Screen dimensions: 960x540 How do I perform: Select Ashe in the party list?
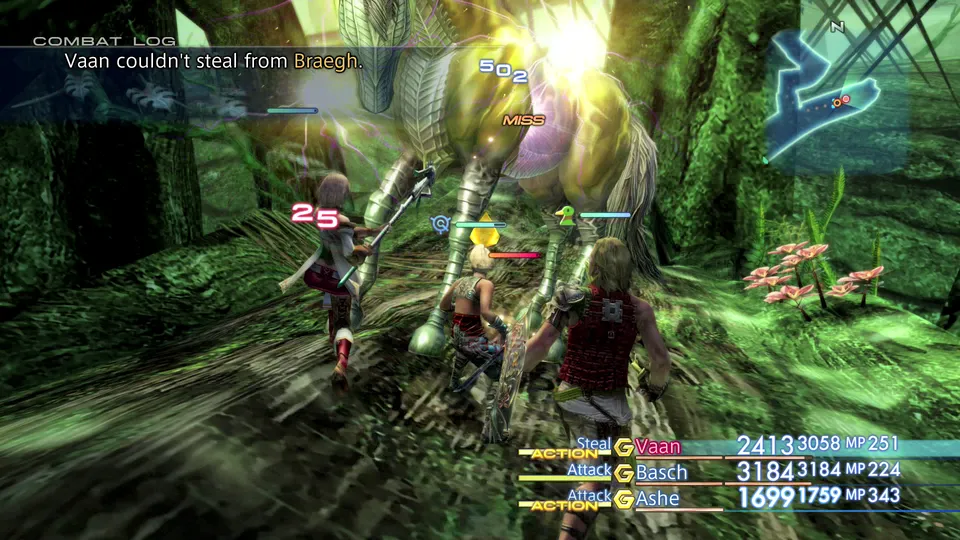658,497
